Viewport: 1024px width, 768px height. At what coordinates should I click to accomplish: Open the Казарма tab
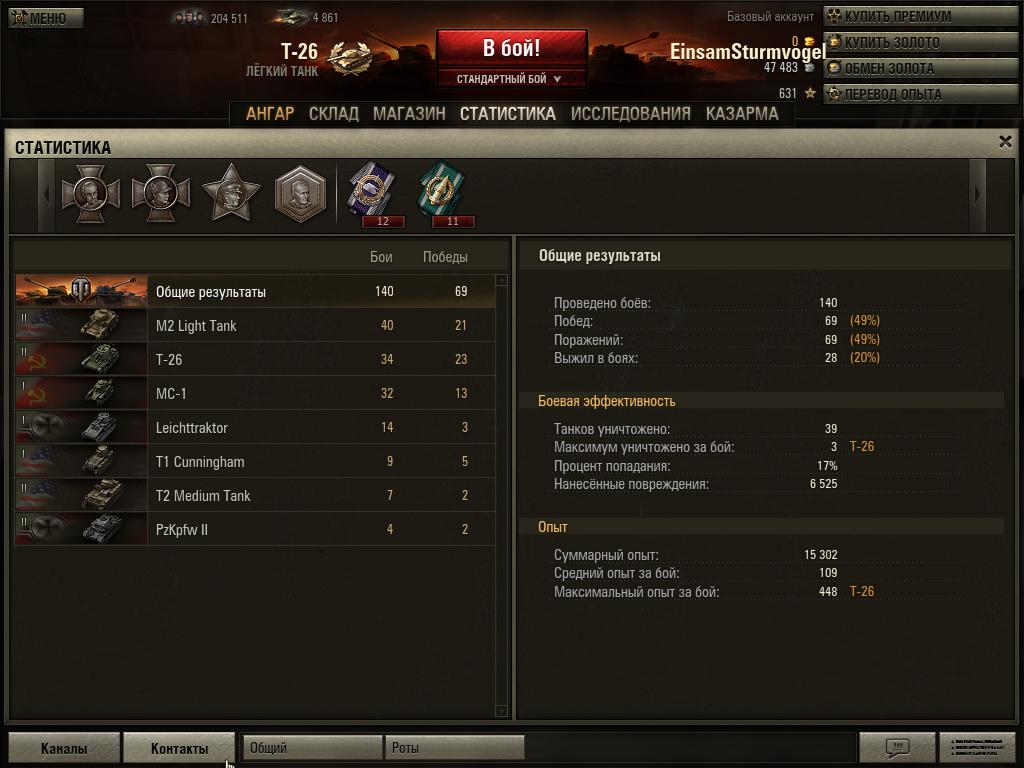click(742, 114)
